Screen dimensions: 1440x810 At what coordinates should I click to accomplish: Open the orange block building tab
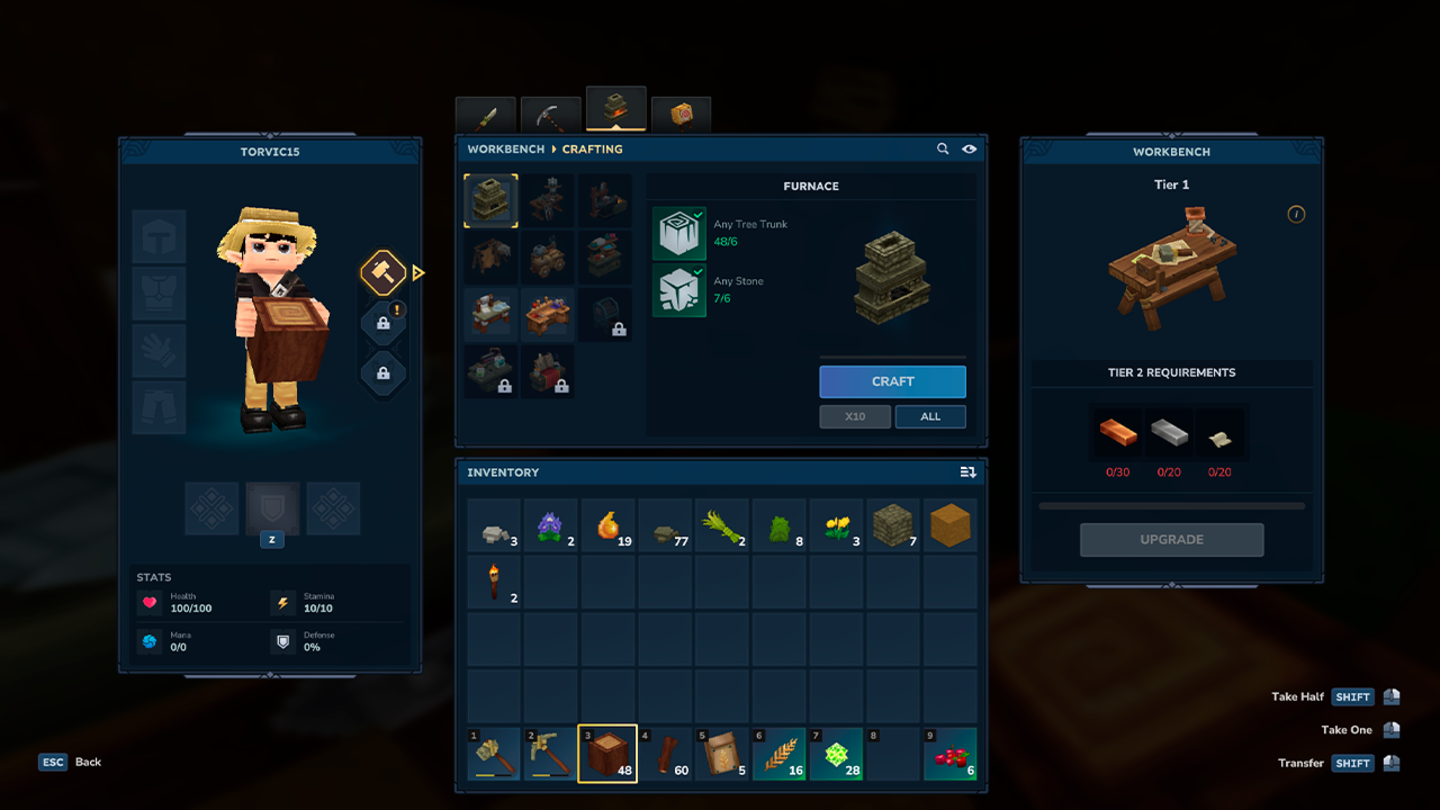tap(681, 115)
